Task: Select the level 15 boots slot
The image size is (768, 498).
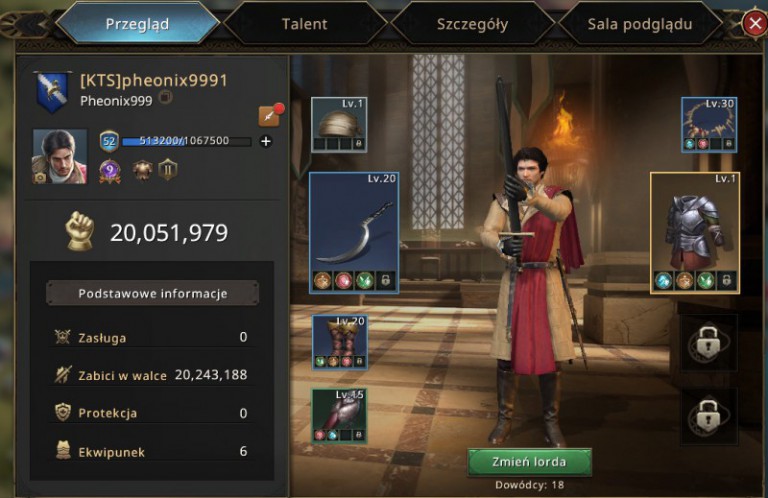Action: click(339, 416)
